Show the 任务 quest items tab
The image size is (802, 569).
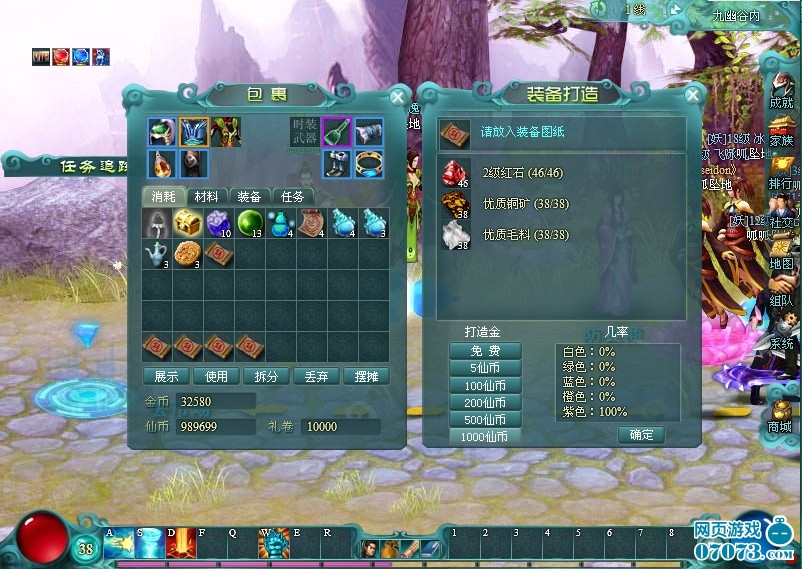click(292, 197)
